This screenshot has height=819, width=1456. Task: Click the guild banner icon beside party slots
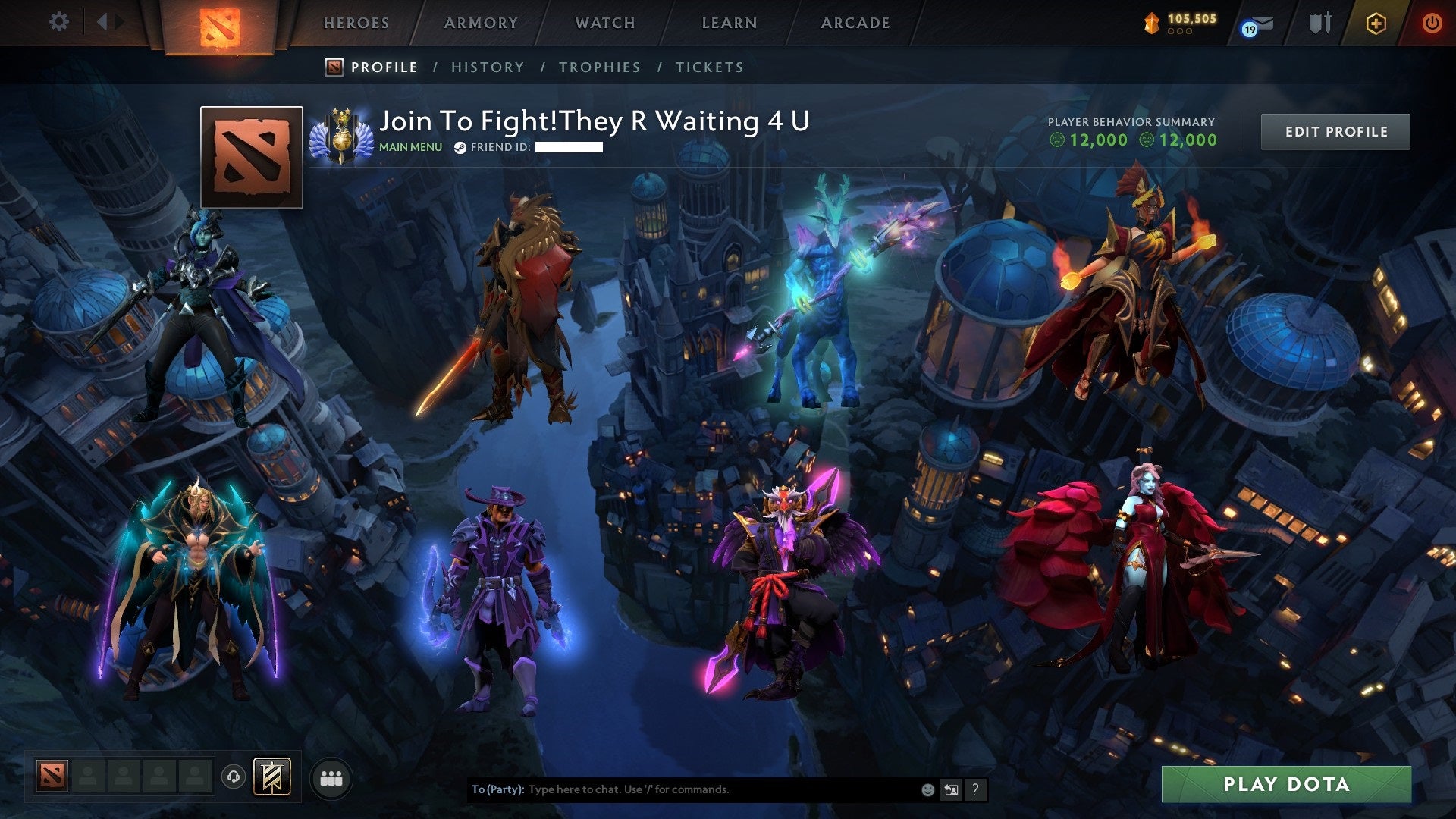coord(271,775)
